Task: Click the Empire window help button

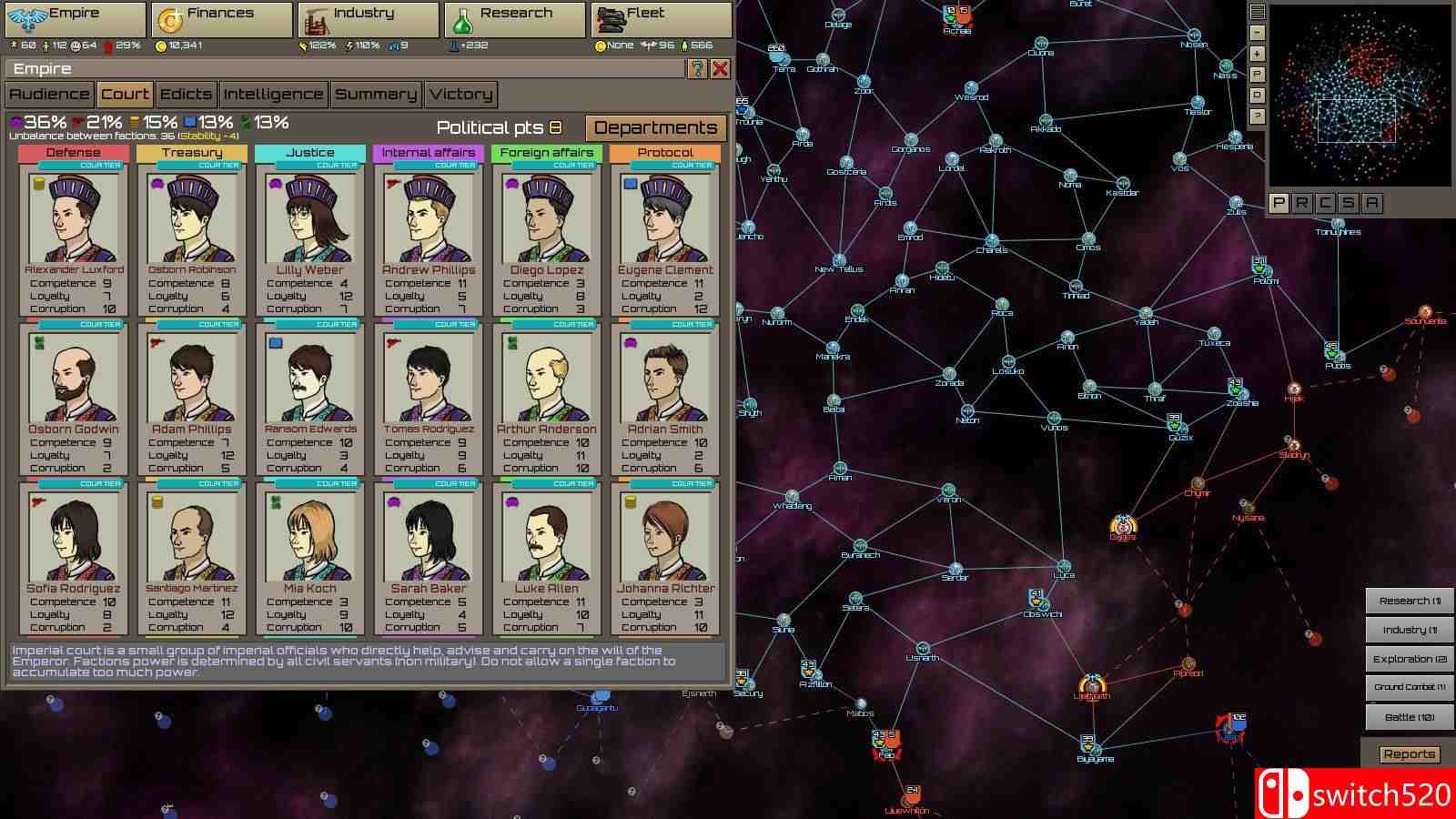Action: coord(697,69)
